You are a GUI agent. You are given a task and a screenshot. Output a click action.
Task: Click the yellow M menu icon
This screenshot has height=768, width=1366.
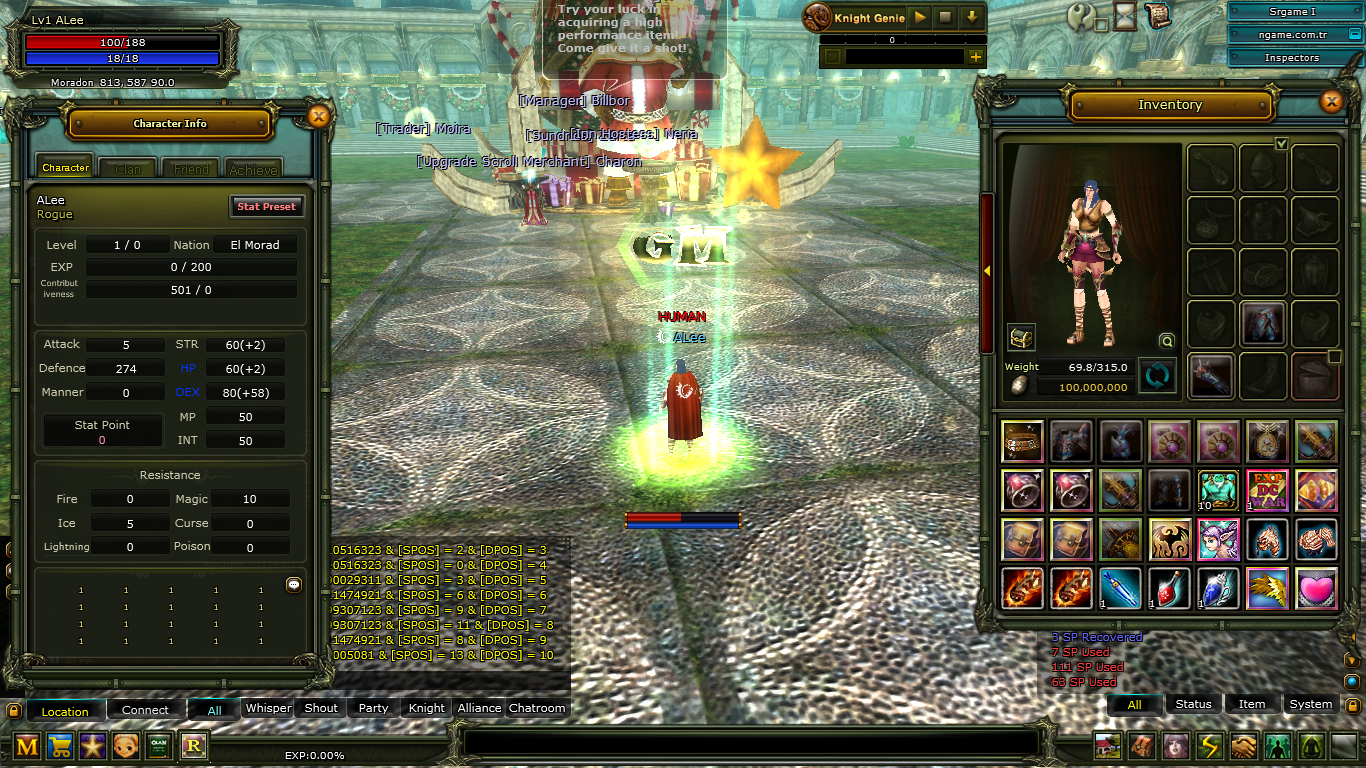coord(27,746)
